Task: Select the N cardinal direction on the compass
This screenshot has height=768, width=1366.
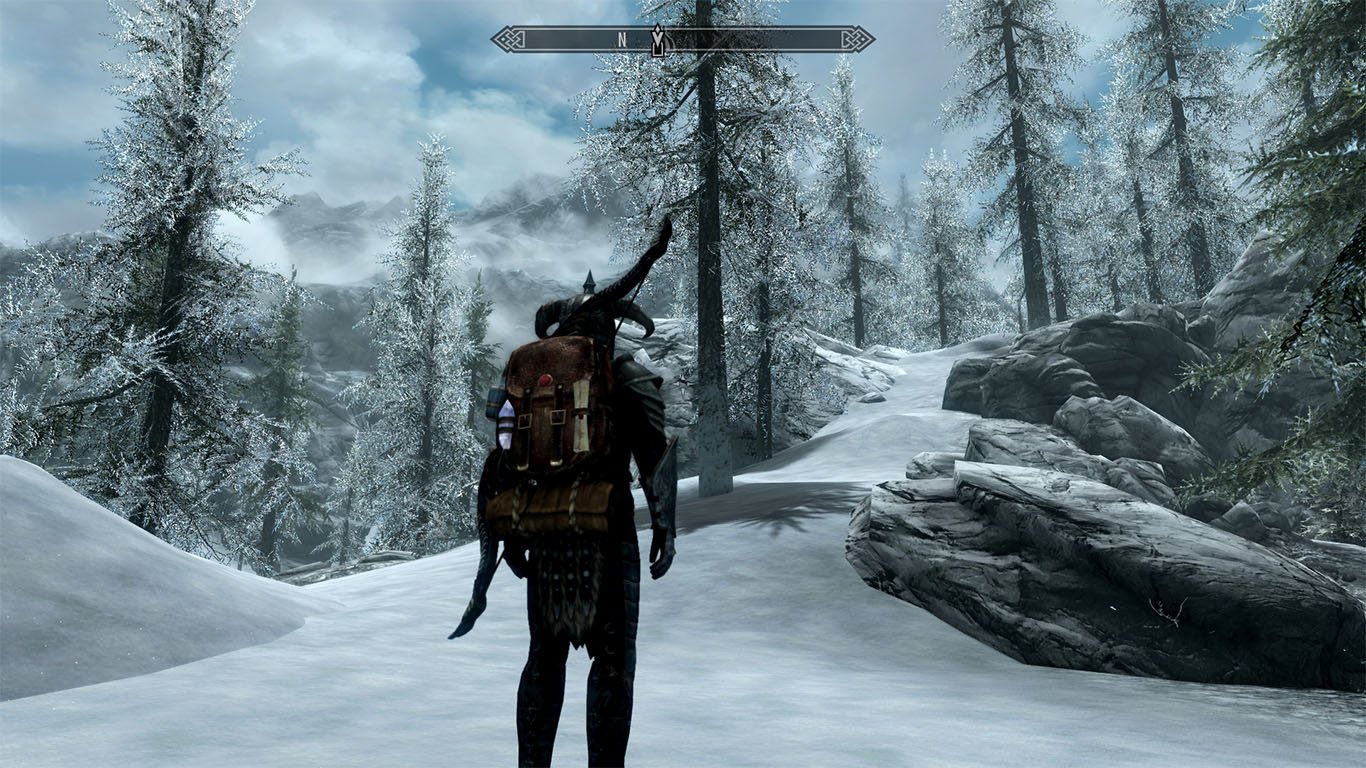Action: tap(623, 39)
